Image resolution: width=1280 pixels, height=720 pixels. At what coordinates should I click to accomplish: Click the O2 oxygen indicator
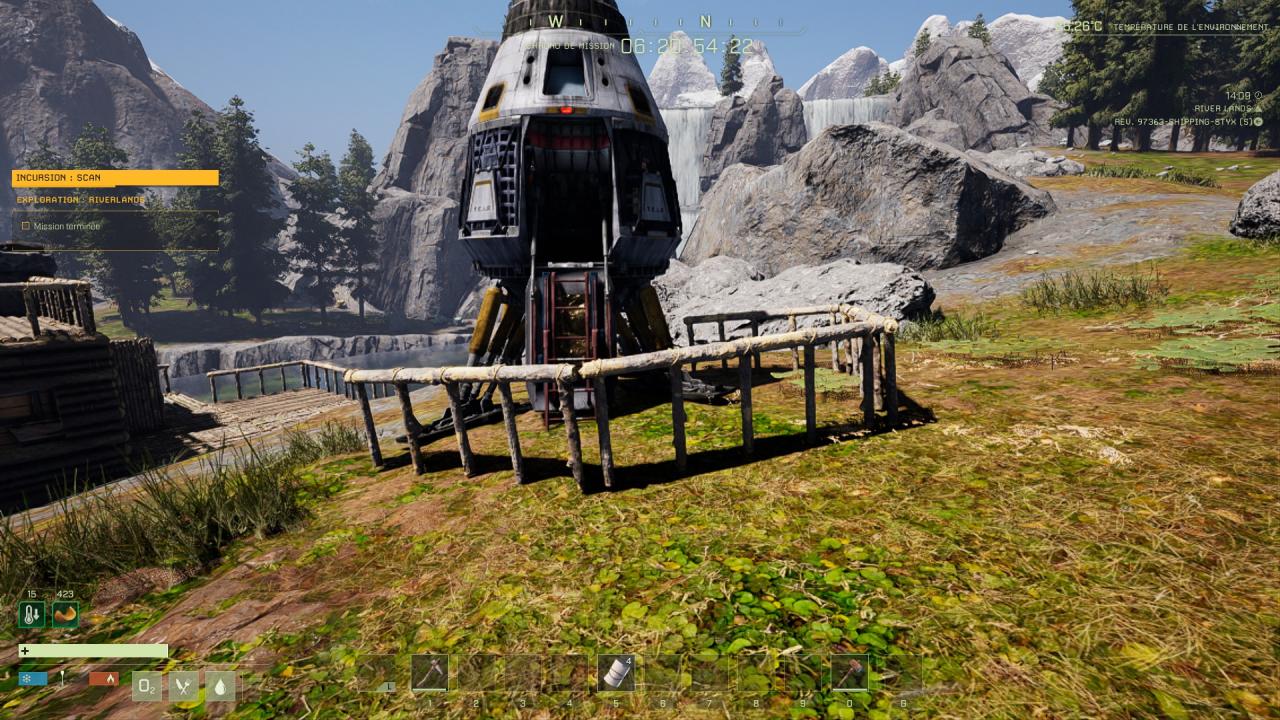click(x=147, y=685)
